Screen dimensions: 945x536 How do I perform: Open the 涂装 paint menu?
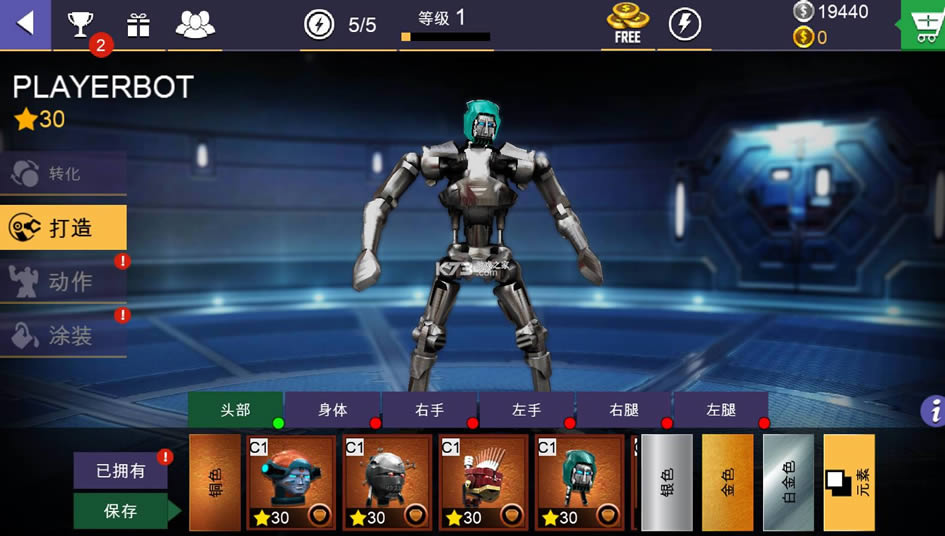[63, 336]
